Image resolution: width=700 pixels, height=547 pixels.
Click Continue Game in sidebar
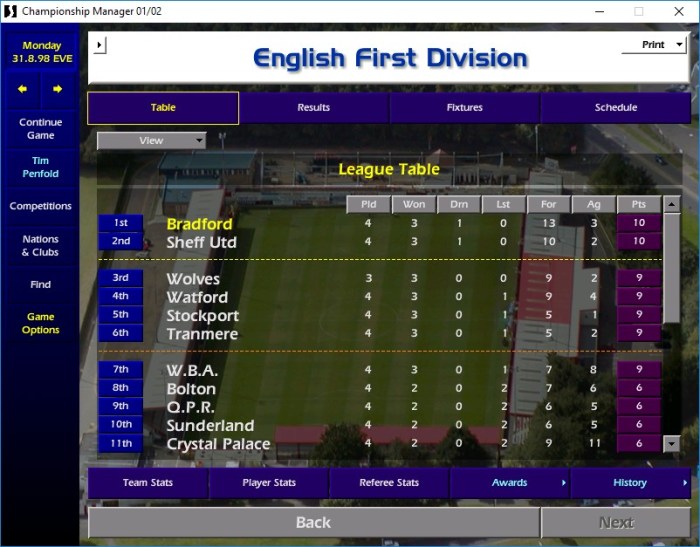tap(40, 129)
